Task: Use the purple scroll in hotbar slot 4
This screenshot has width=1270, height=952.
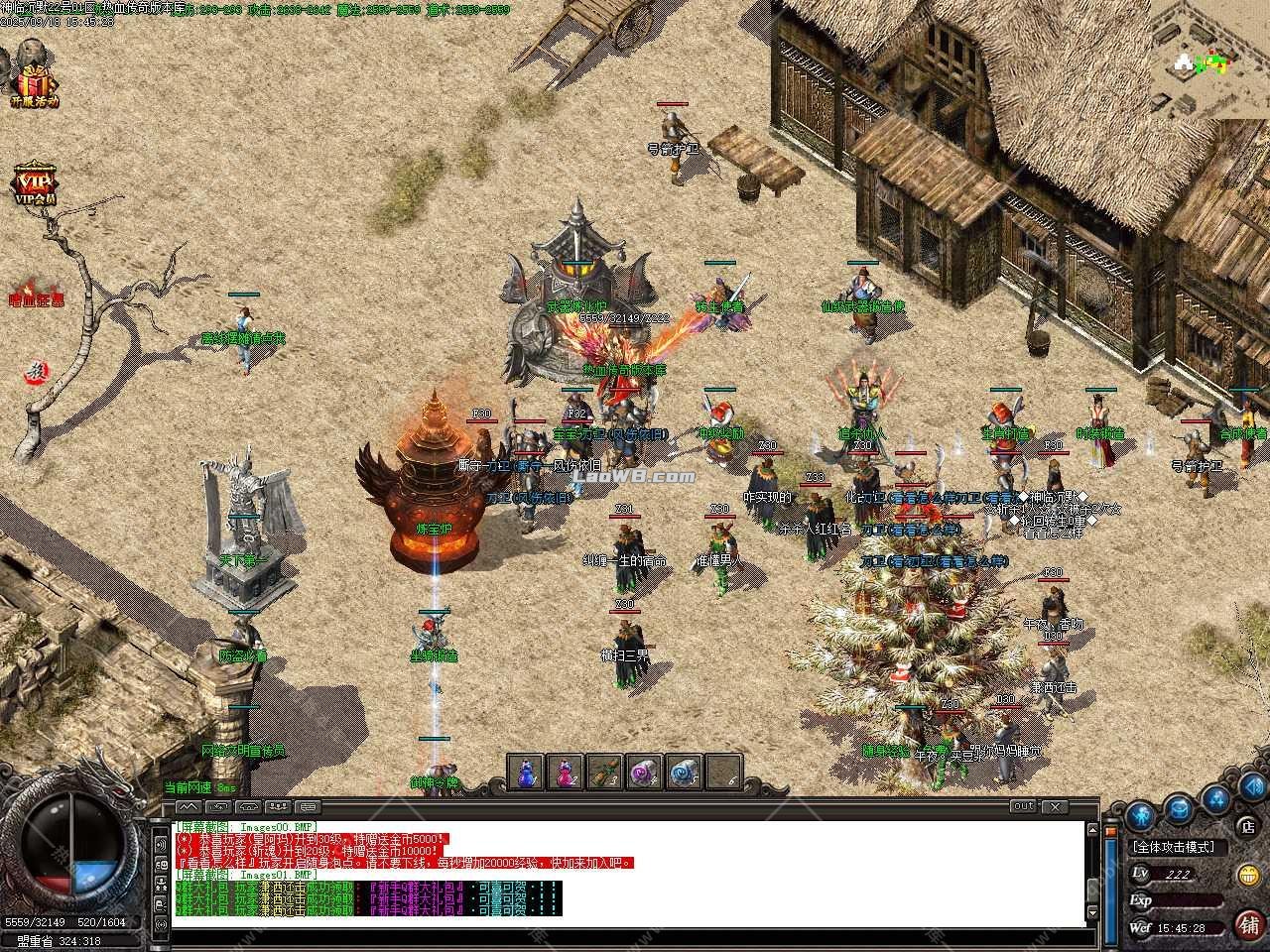Action: click(643, 772)
